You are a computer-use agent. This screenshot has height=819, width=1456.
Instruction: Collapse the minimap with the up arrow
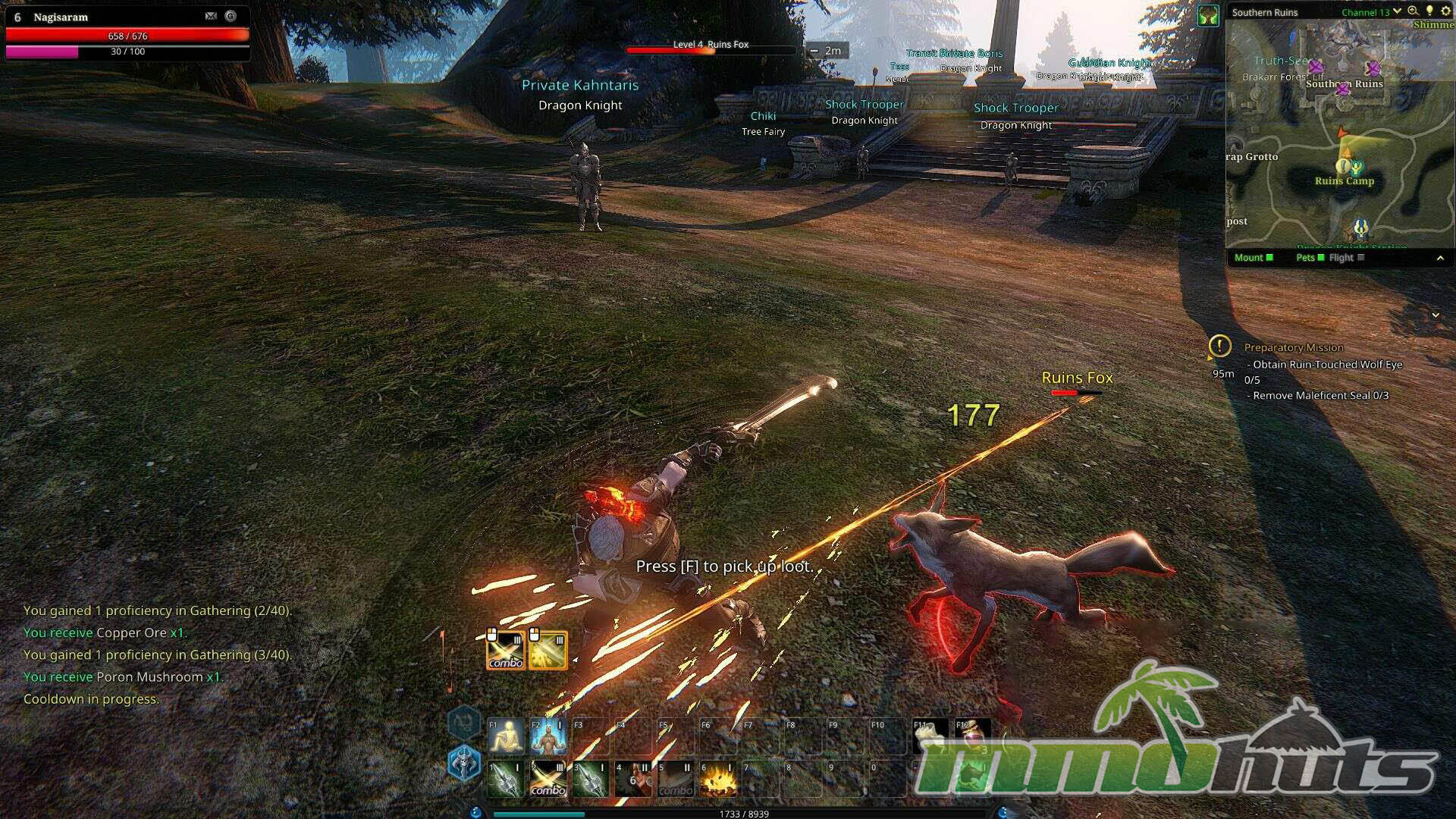click(1440, 259)
